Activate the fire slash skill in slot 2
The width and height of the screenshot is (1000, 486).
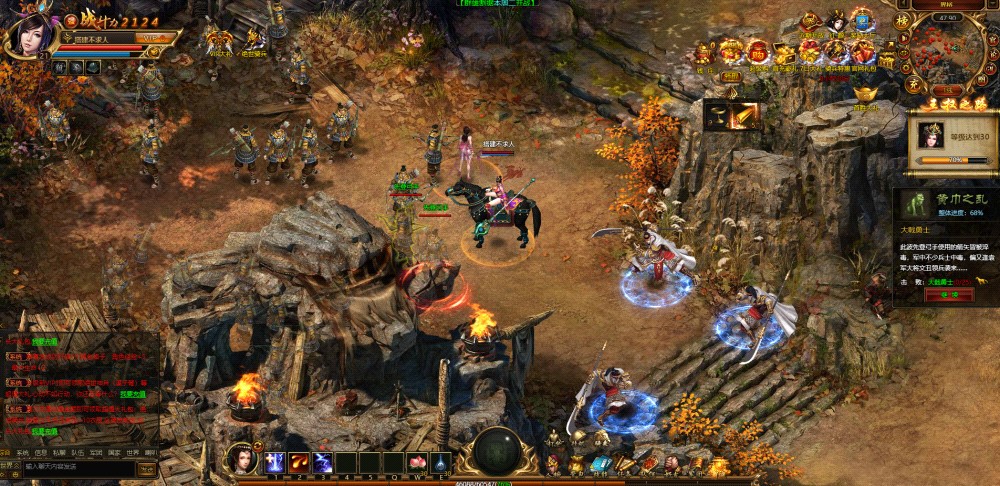298,463
